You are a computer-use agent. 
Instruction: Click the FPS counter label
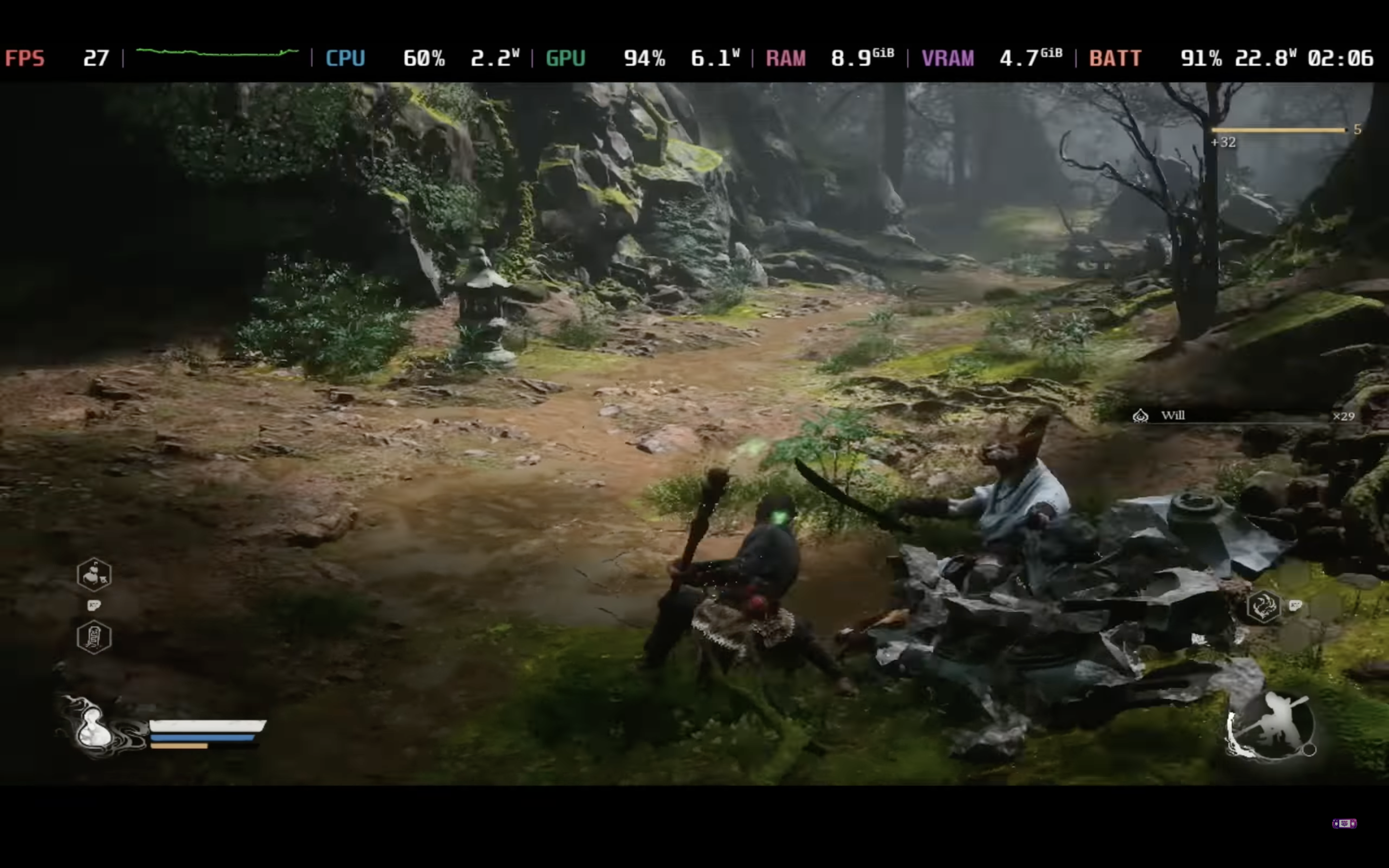click(25, 57)
